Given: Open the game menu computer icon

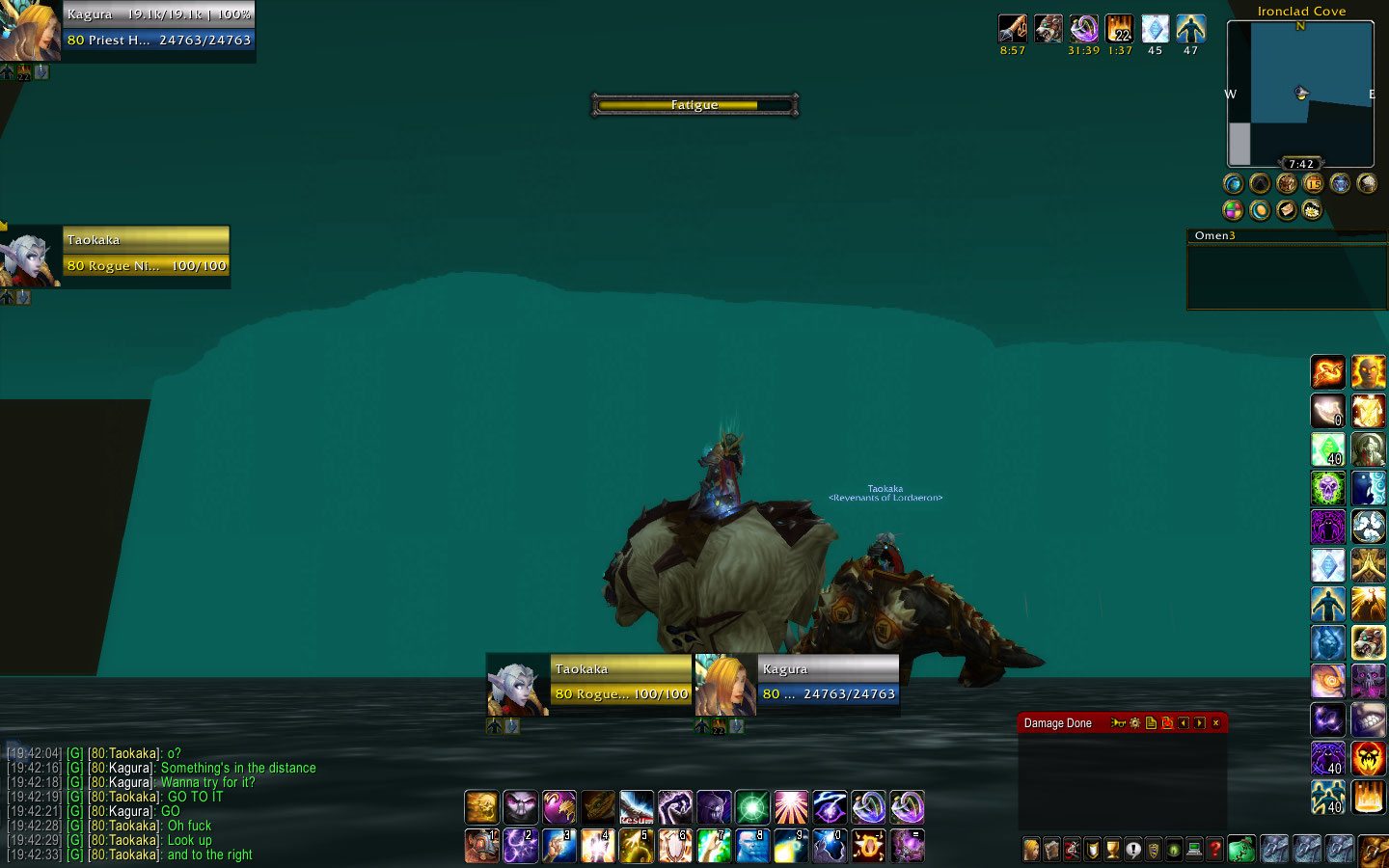Looking at the screenshot, I should tap(1194, 850).
